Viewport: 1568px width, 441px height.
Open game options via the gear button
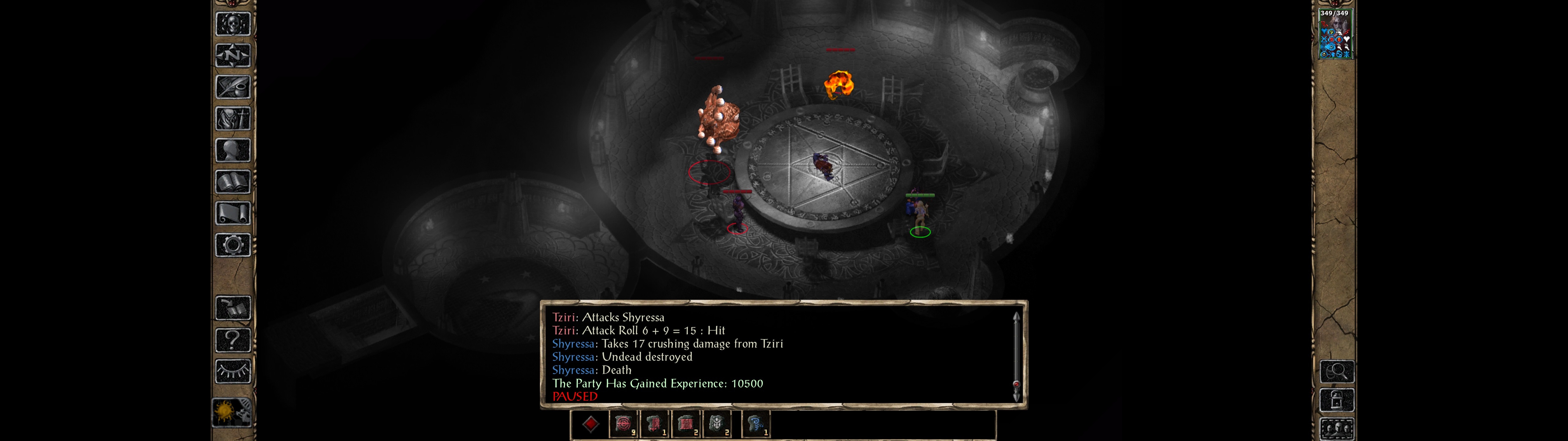(233, 246)
